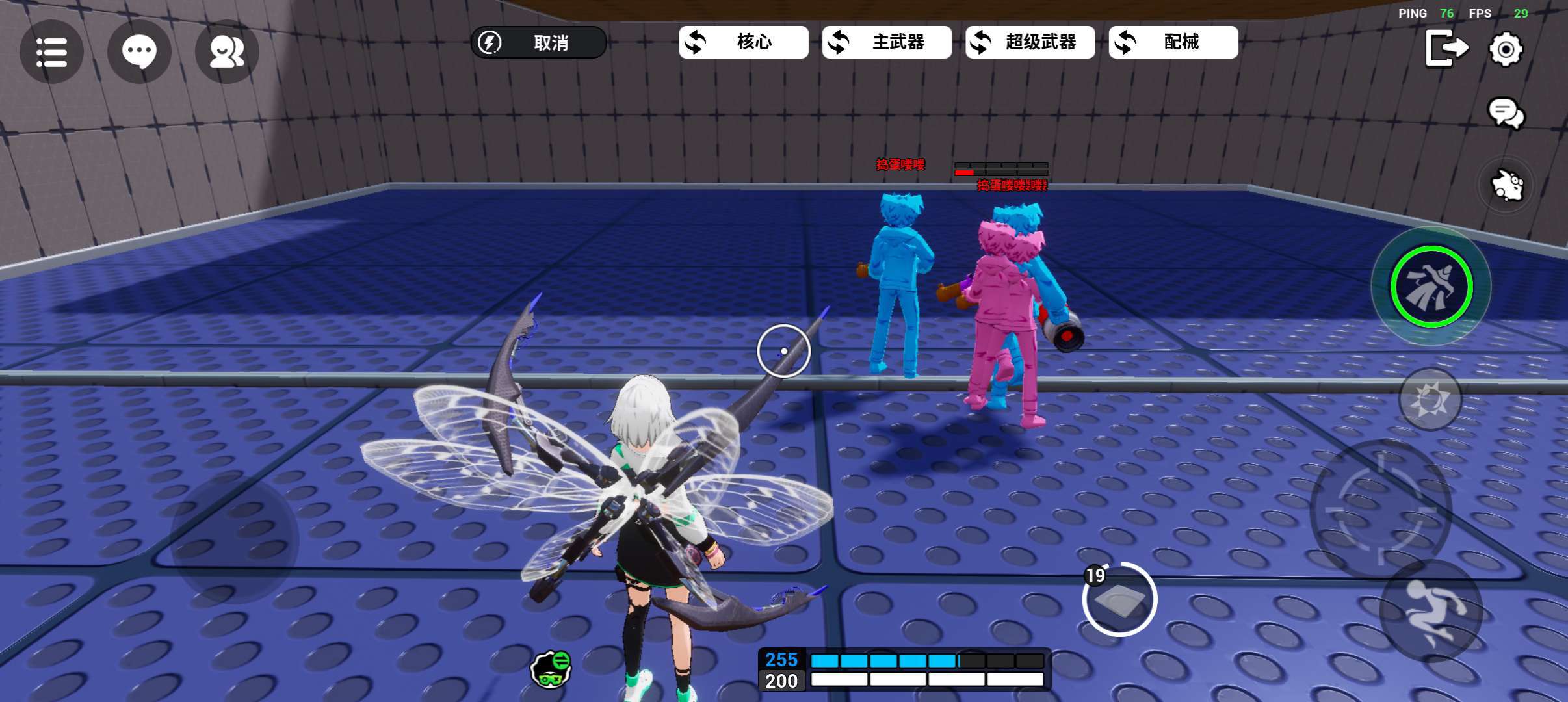
Task: Open the friends list icon
Action: (227, 51)
